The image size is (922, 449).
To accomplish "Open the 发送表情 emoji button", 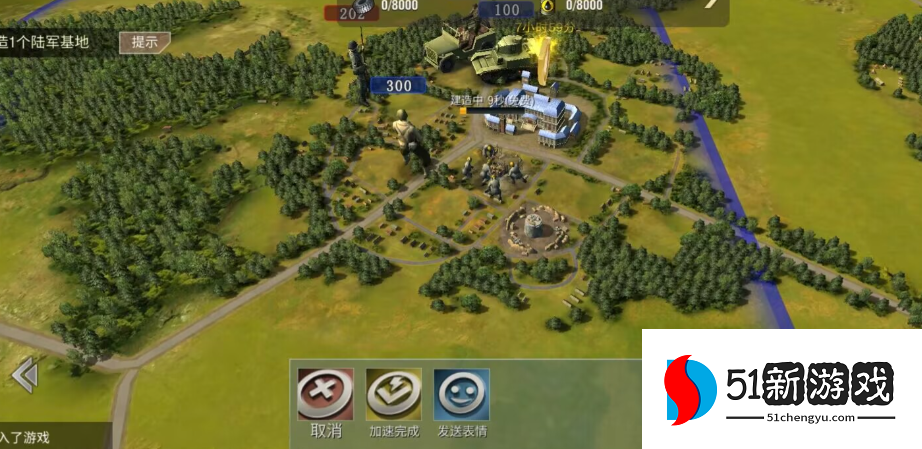I will [461, 396].
